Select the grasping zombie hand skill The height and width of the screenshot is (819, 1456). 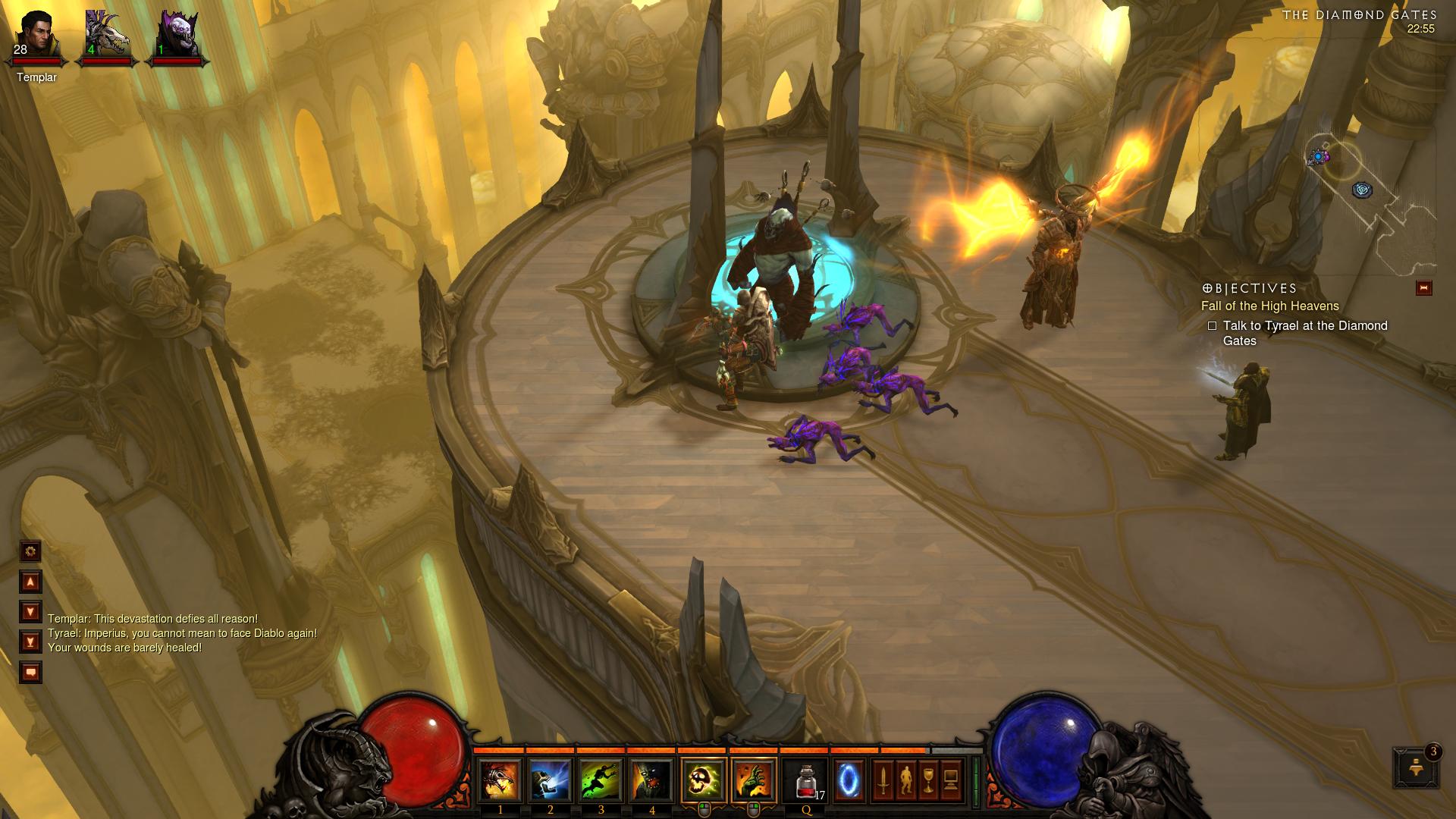tap(754, 780)
